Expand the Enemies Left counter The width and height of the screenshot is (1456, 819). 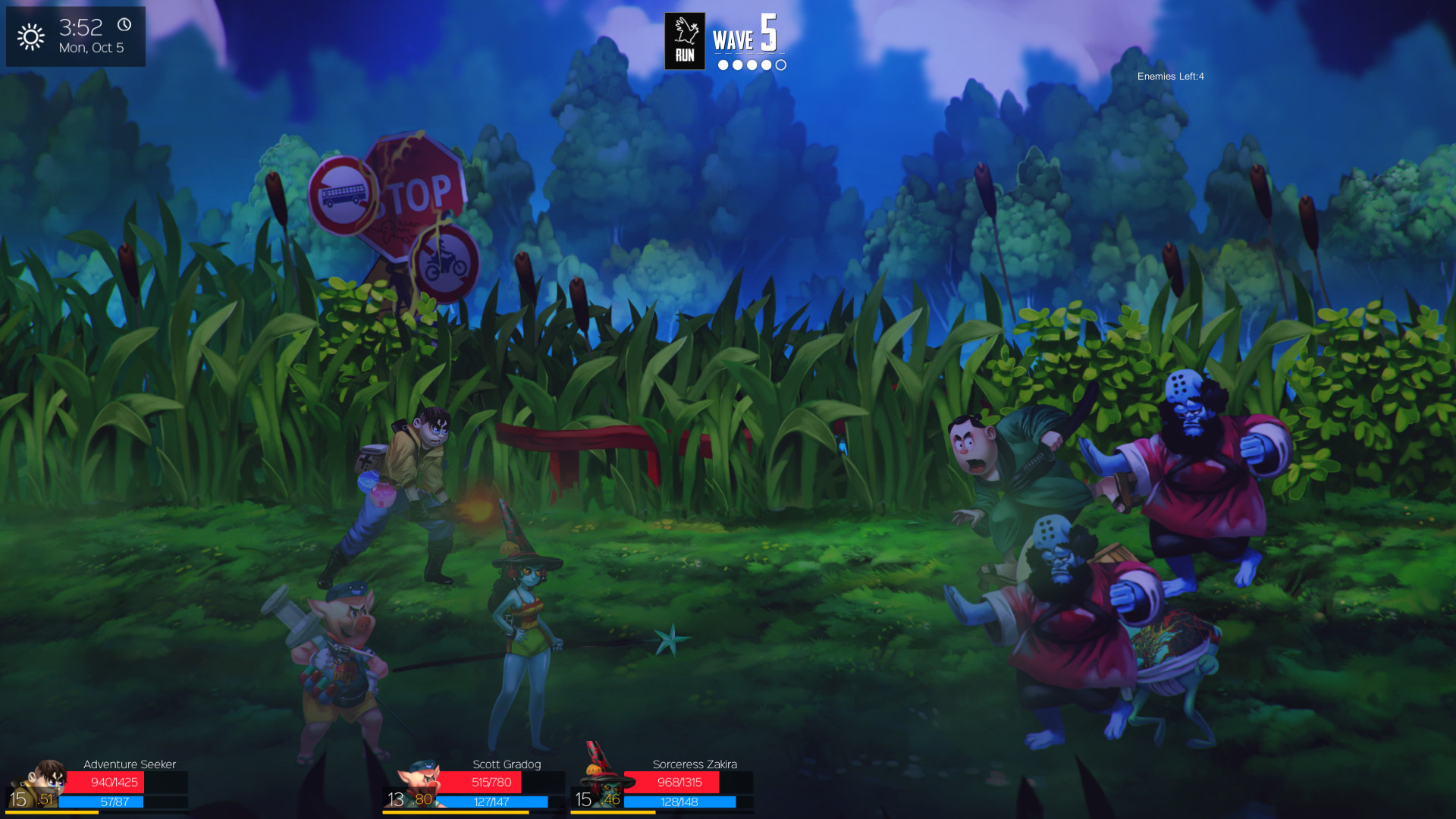pos(1170,77)
